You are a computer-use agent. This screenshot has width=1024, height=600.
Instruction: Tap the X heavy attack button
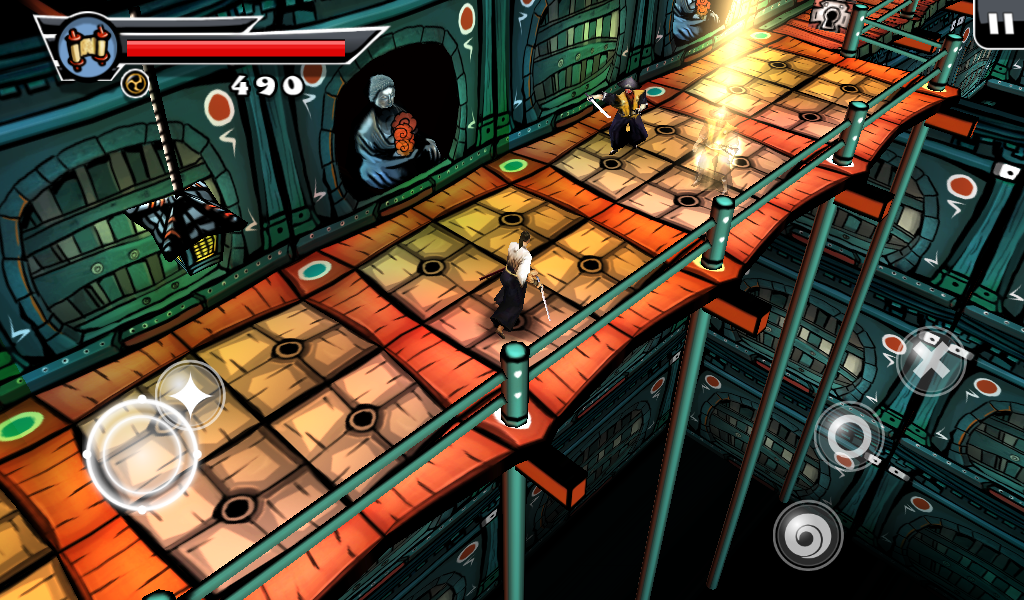tap(931, 362)
